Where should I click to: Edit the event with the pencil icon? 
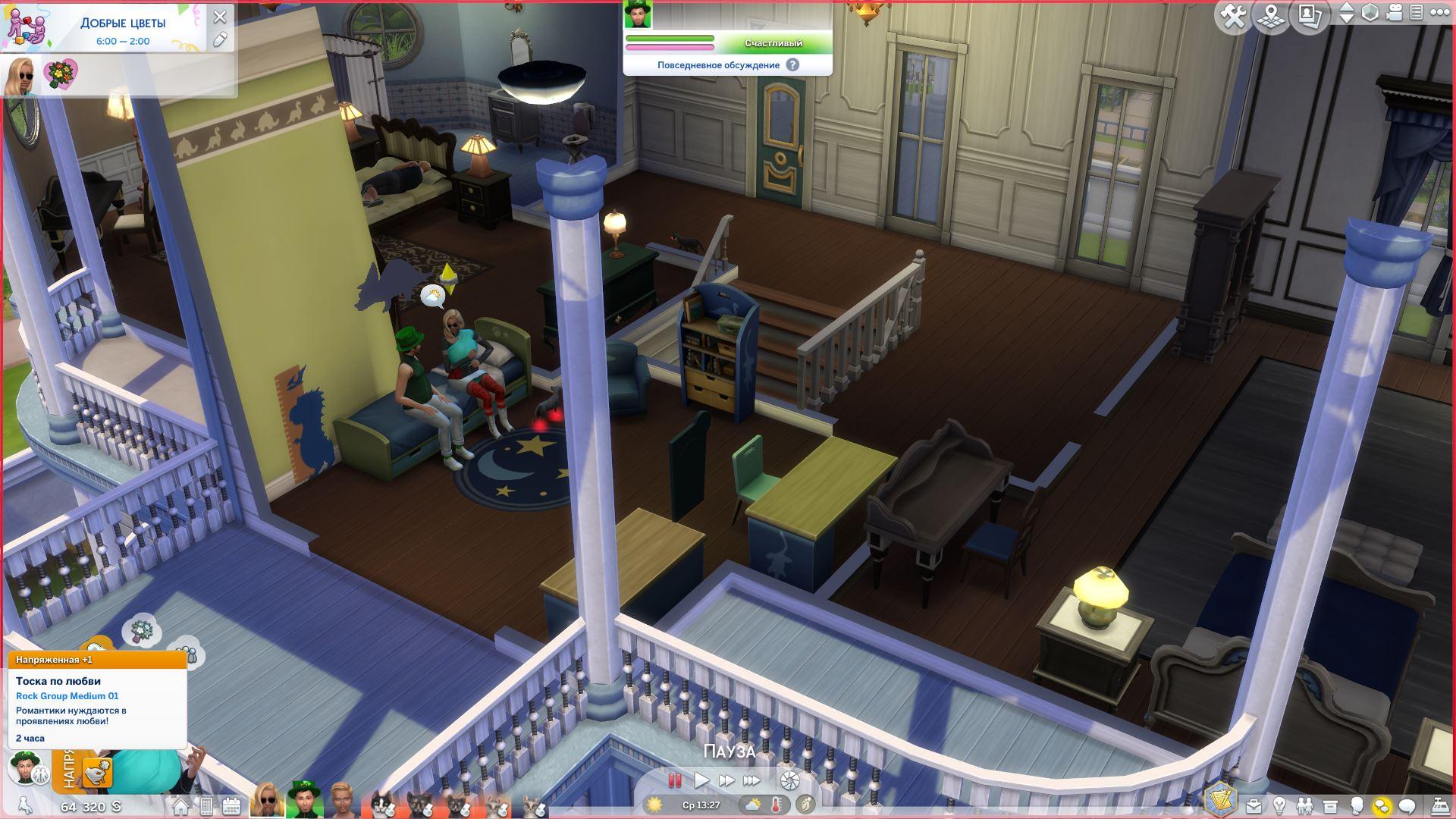220,39
